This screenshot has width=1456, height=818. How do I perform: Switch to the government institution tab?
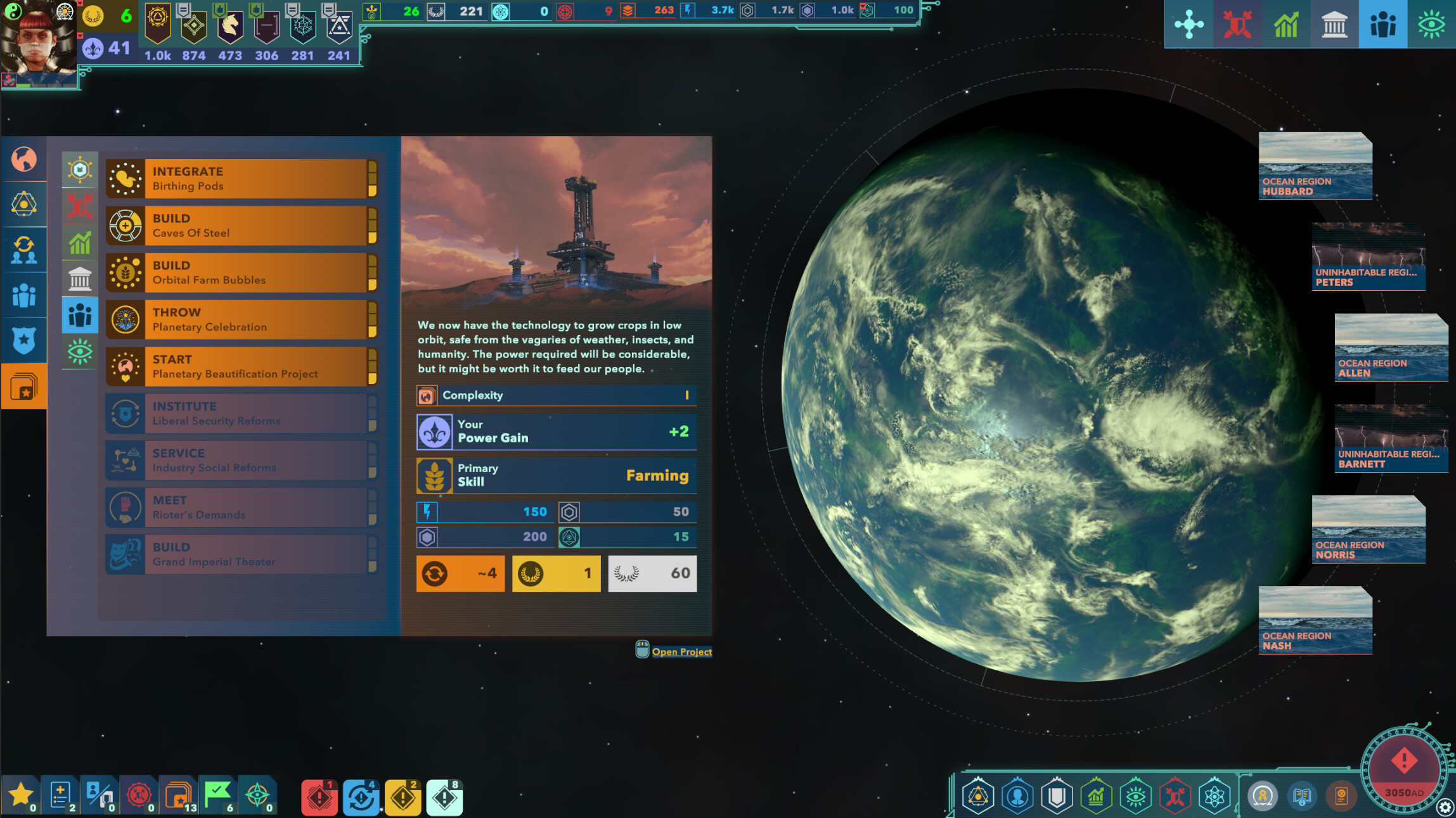tap(1335, 23)
